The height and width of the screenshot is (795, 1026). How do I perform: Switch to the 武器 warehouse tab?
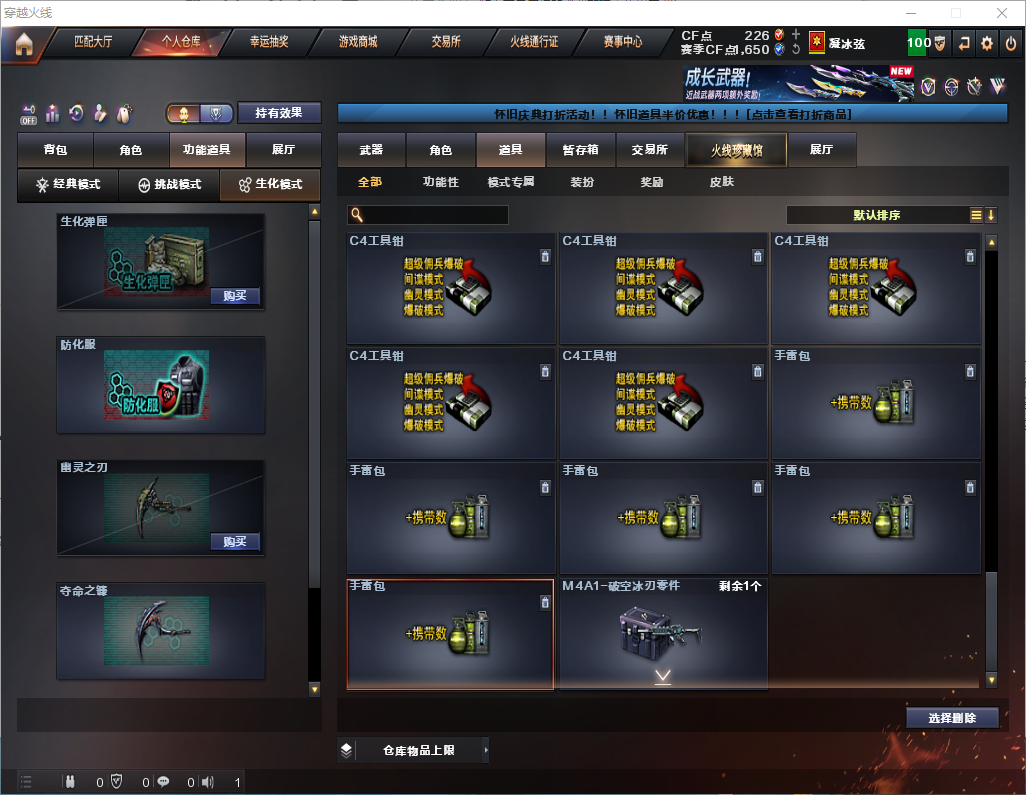pos(371,150)
